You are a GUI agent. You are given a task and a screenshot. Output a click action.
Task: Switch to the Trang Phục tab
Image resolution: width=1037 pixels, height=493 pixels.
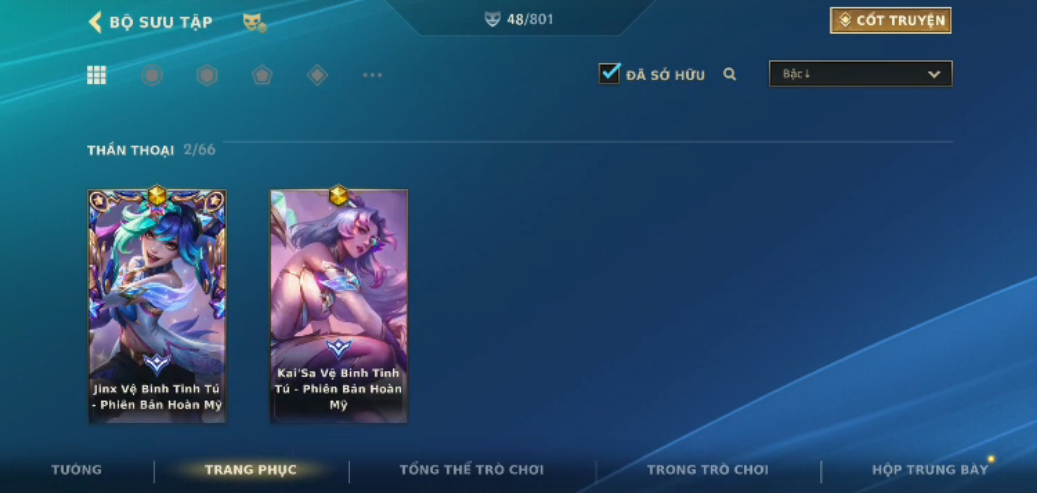[250, 470]
